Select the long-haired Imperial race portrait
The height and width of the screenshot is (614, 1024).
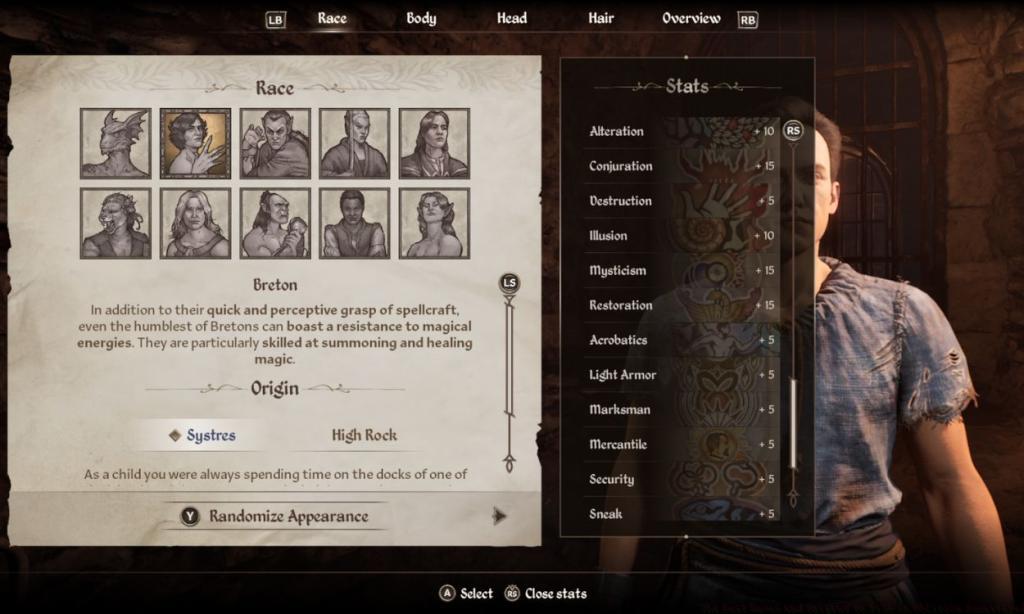pyautogui.click(x=434, y=143)
